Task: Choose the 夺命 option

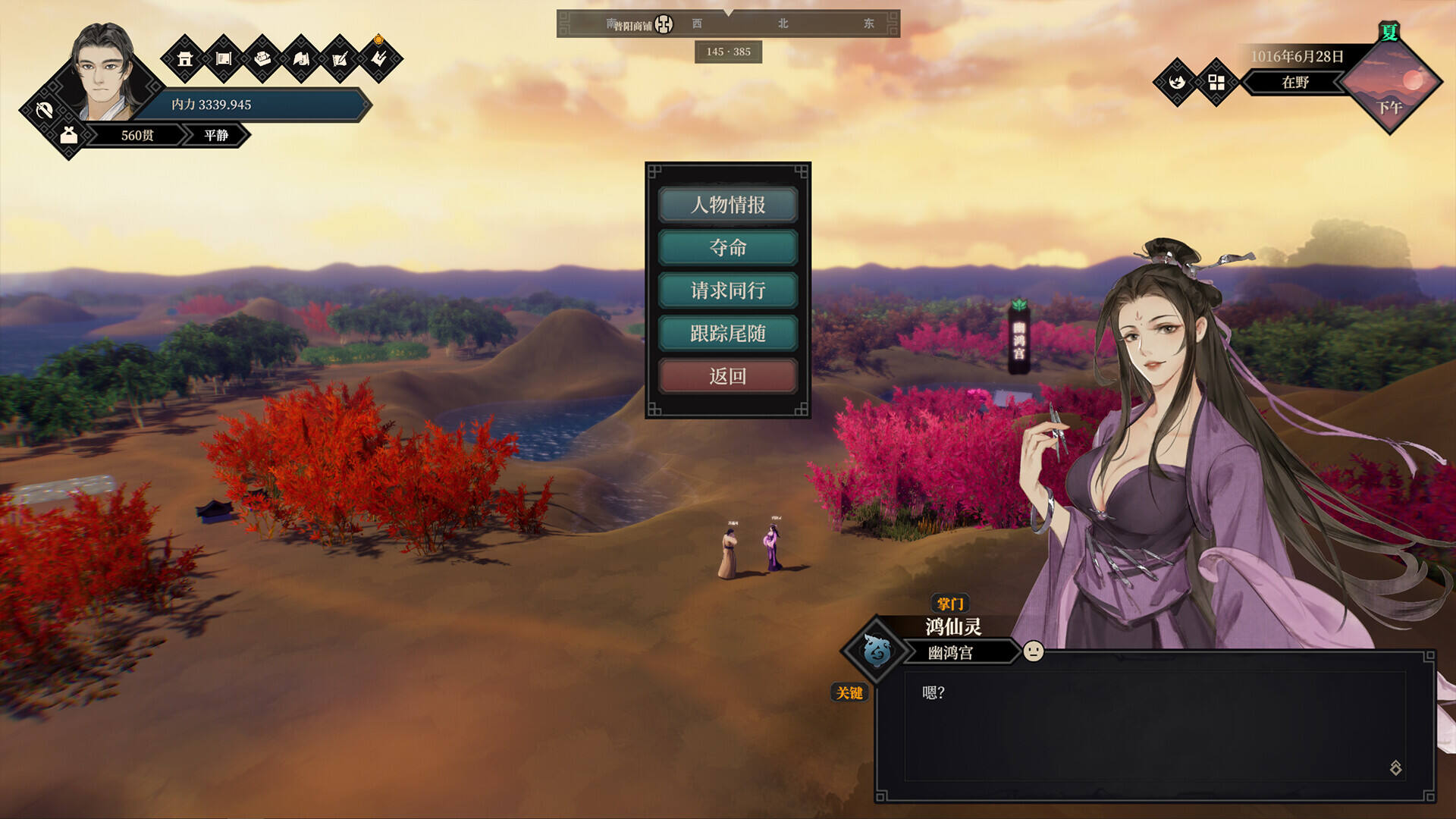Action: [x=727, y=247]
